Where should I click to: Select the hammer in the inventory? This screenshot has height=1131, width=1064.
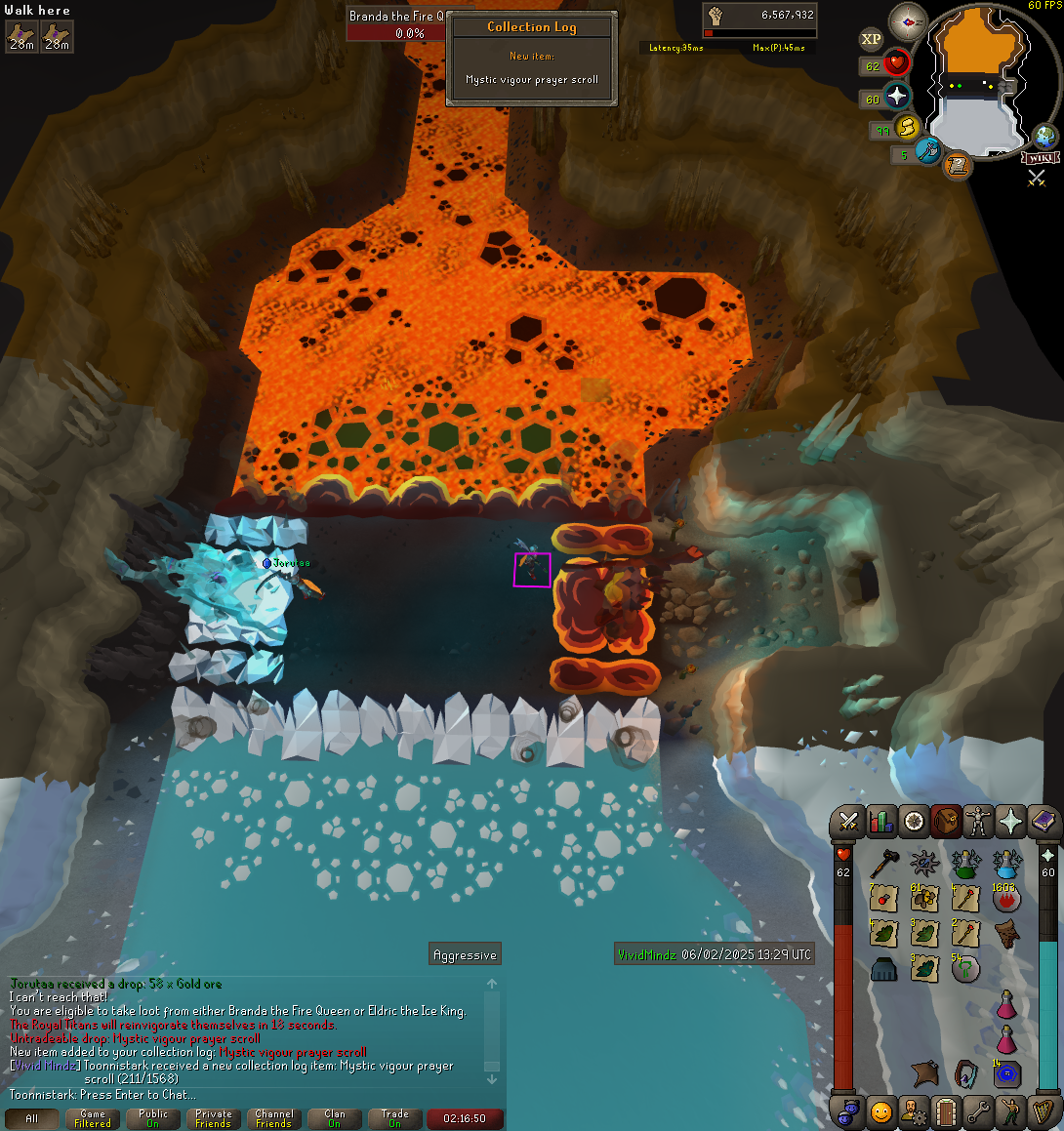(x=883, y=863)
